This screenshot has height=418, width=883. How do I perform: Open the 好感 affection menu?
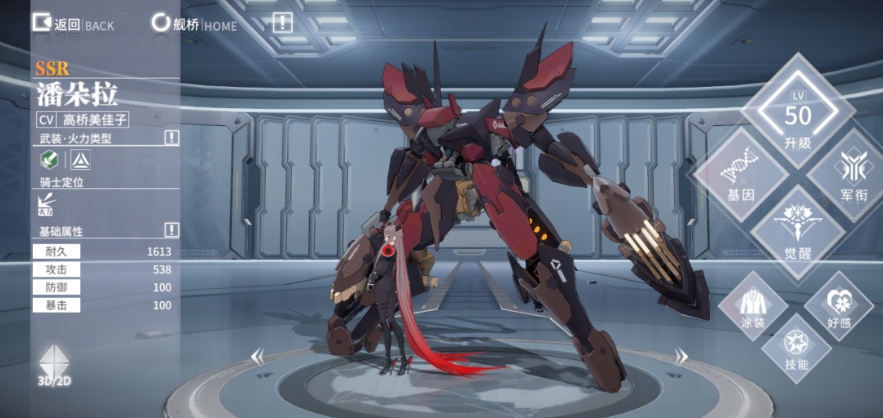click(x=838, y=305)
